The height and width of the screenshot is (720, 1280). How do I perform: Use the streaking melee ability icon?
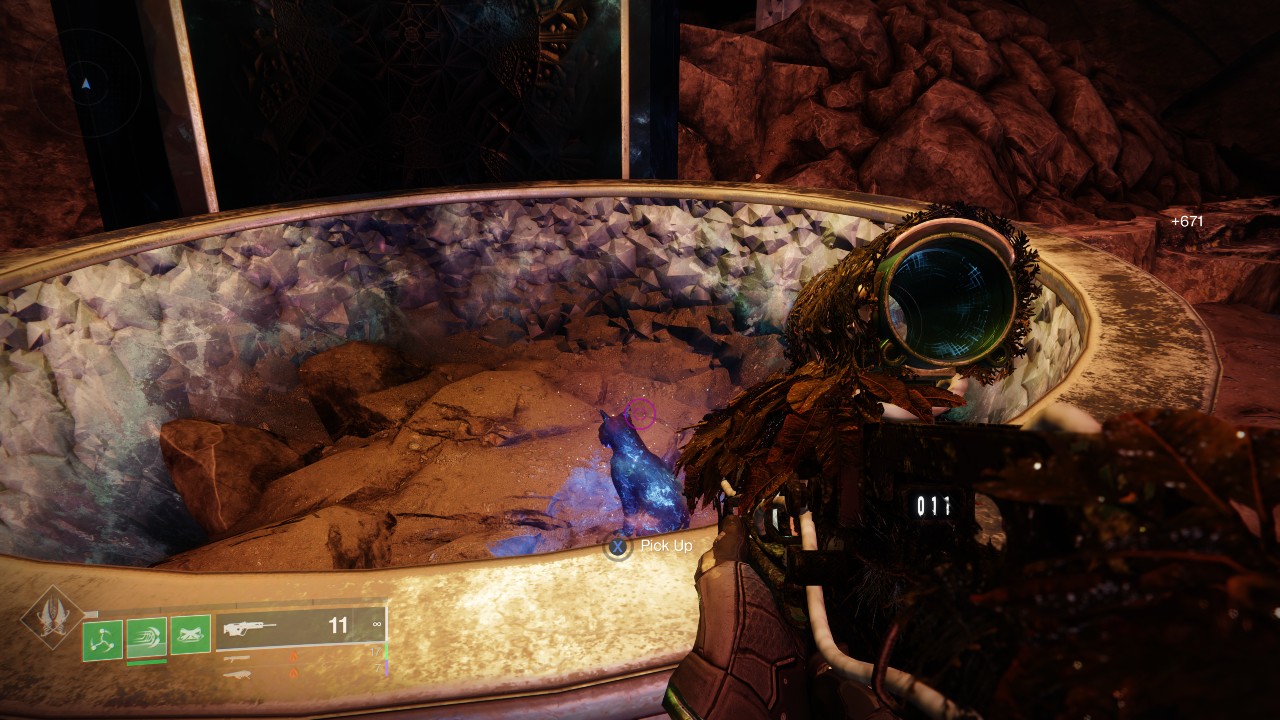point(147,637)
